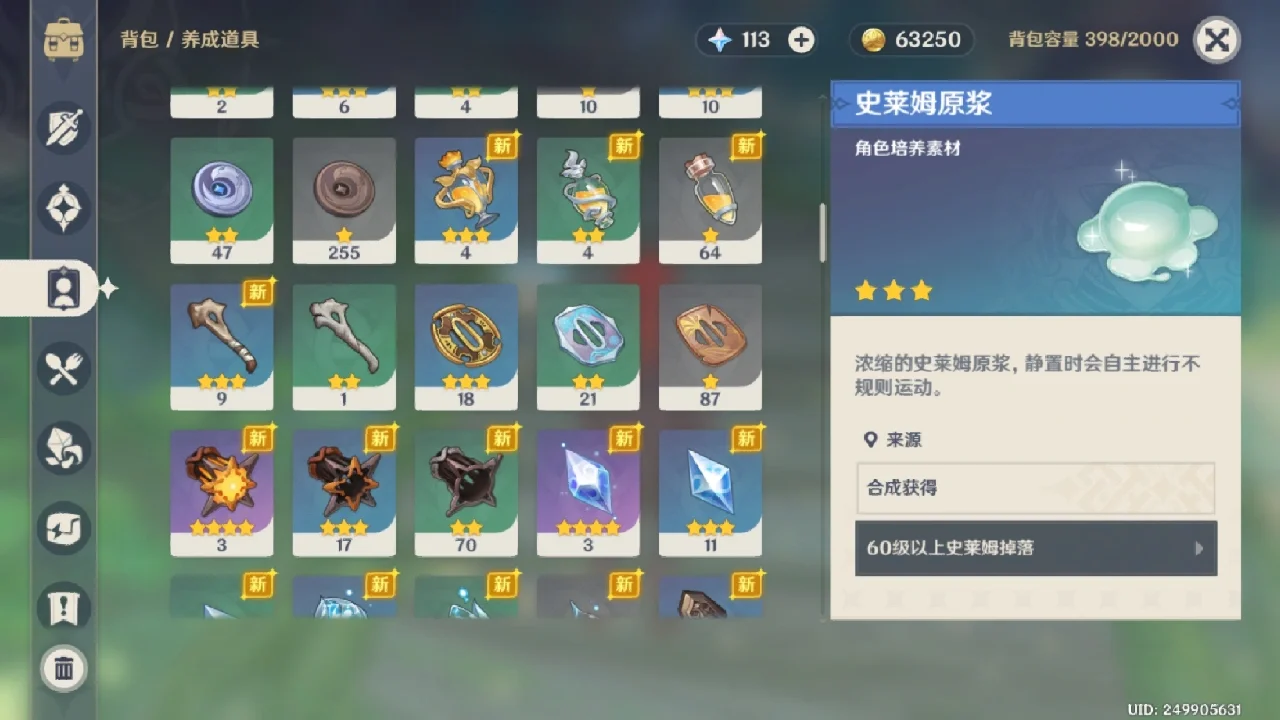This screenshot has width=1280, height=720.
Task: Click the trash can delete button
Action: click(64, 668)
